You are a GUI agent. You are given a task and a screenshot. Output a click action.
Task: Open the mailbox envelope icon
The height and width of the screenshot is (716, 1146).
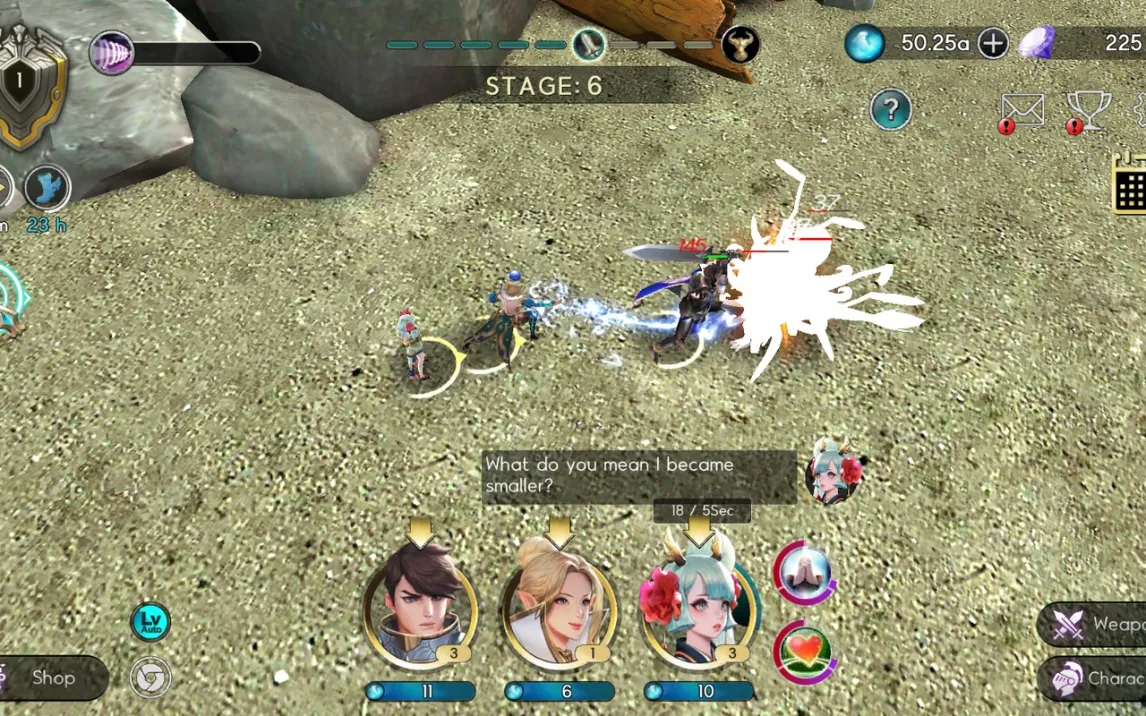coord(1023,110)
